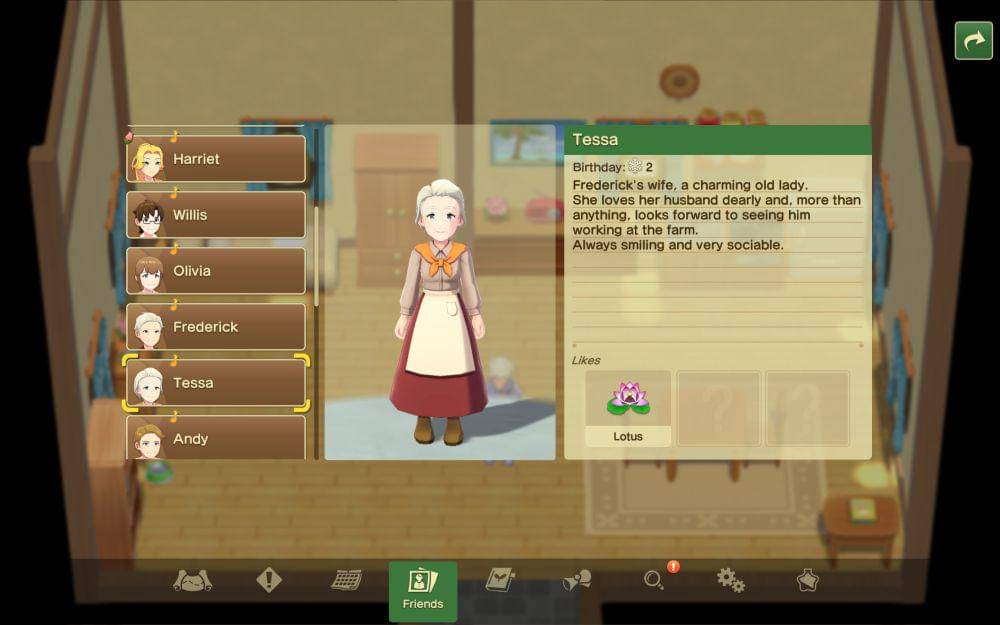This screenshot has width=1000, height=625.
Task: Switch to the star bag tab
Action: 807,580
